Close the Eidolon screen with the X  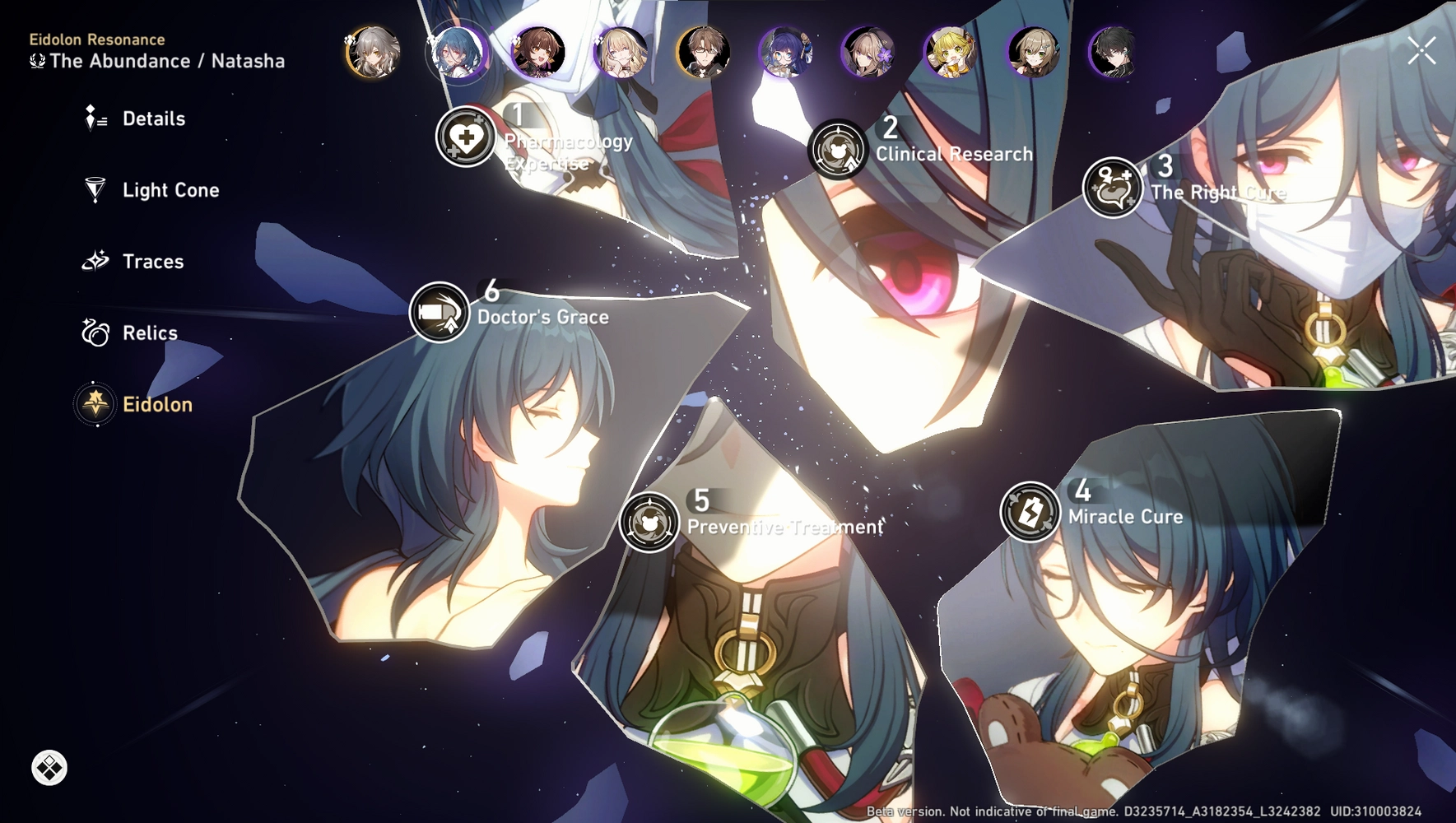coord(1421,51)
